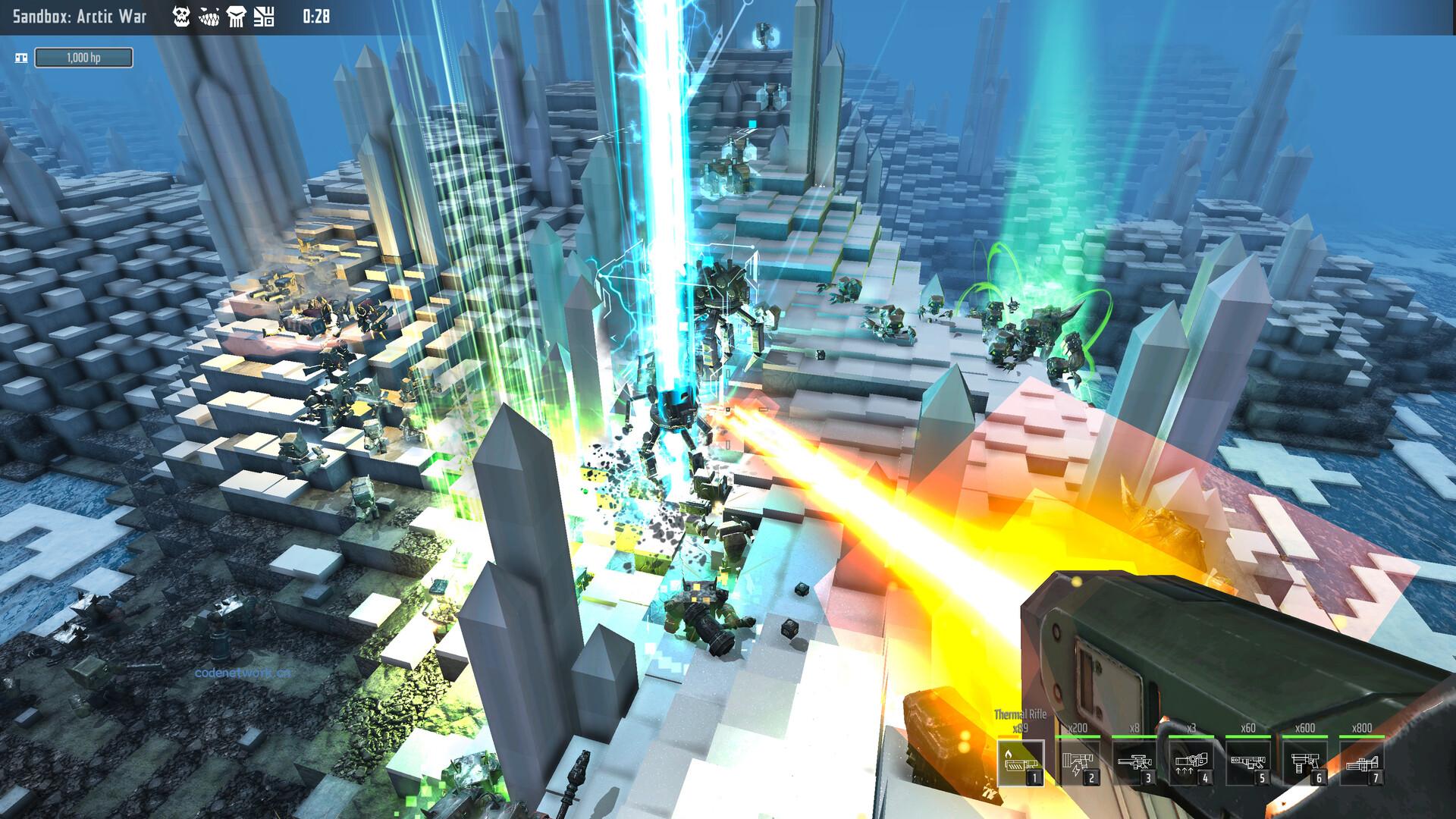Click the geometric robot faction icon
This screenshot has width=1456, height=819.
tap(263, 17)
